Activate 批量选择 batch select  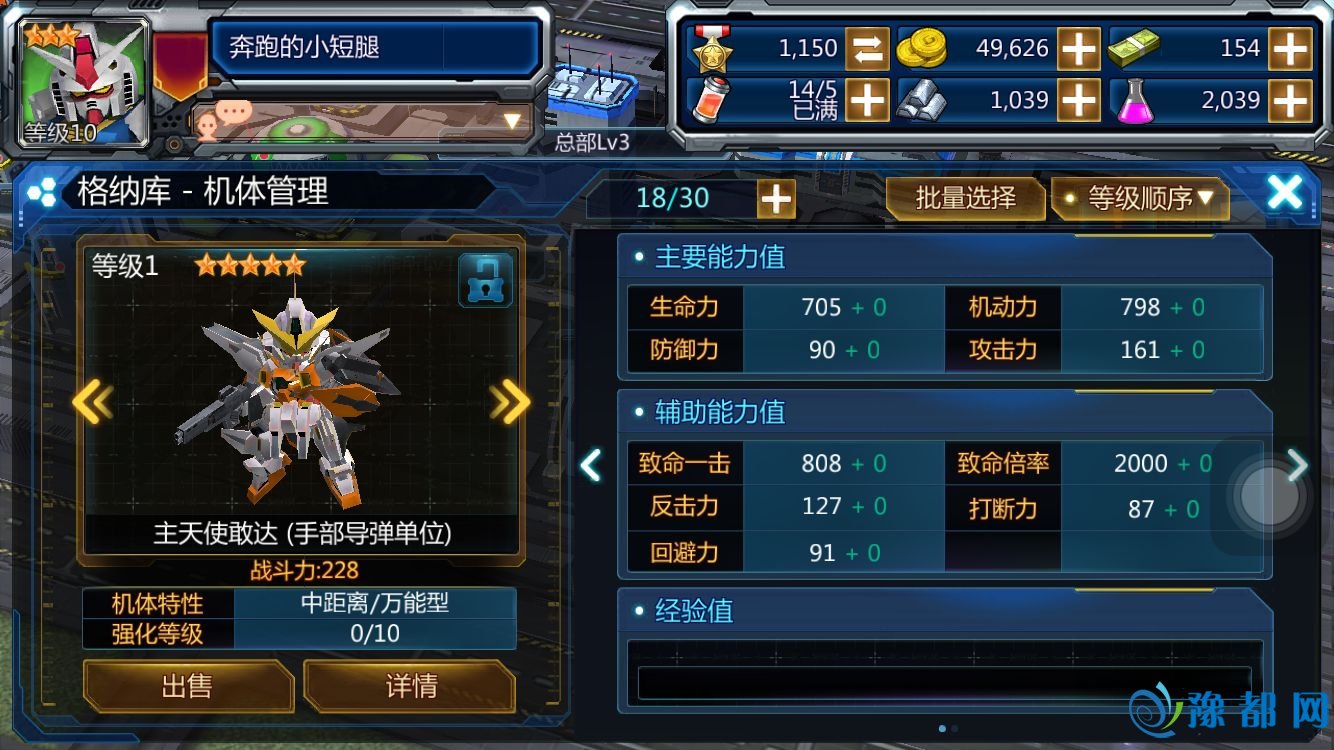pyautogui.click(x=965, y=198)
